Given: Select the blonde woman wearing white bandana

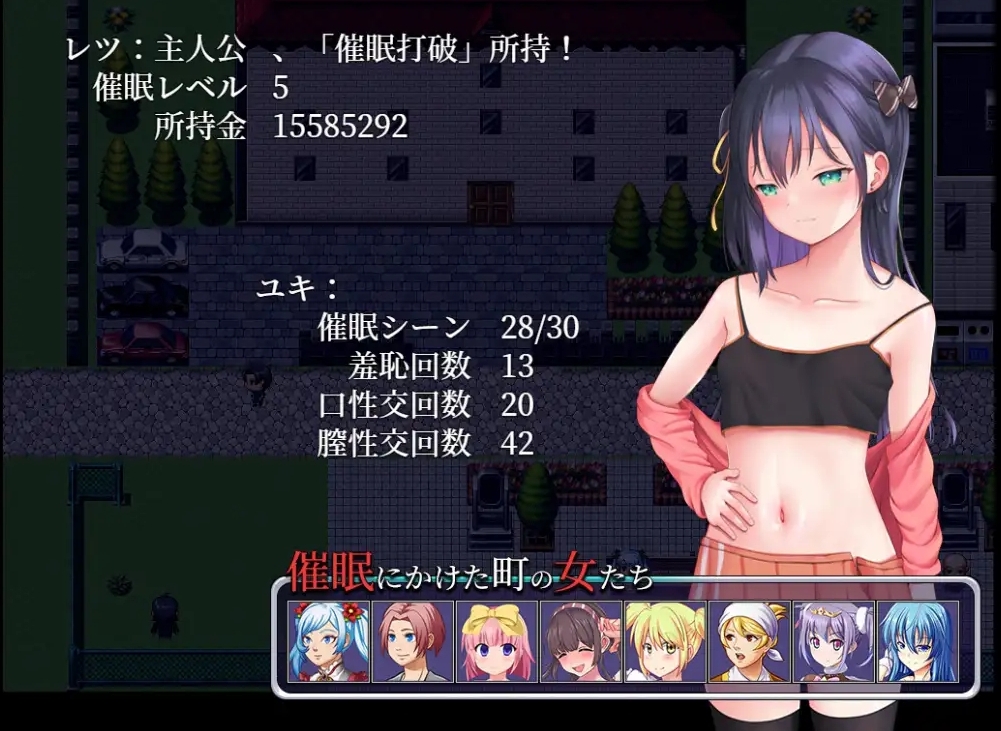Looking at the screenshot, I should [x=749, y=641].
